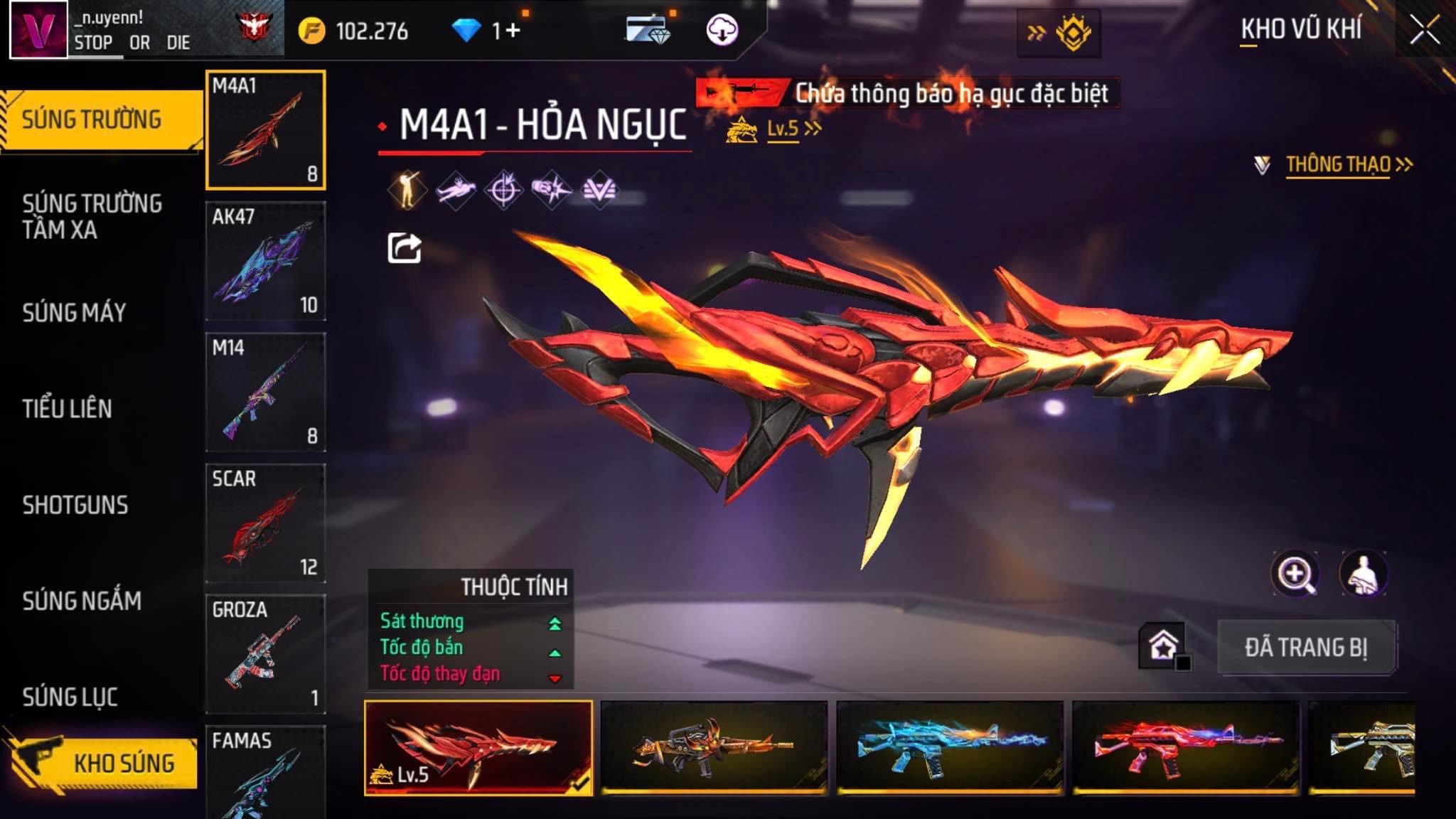Open the Súng Lục category

(x=70, y=697)
